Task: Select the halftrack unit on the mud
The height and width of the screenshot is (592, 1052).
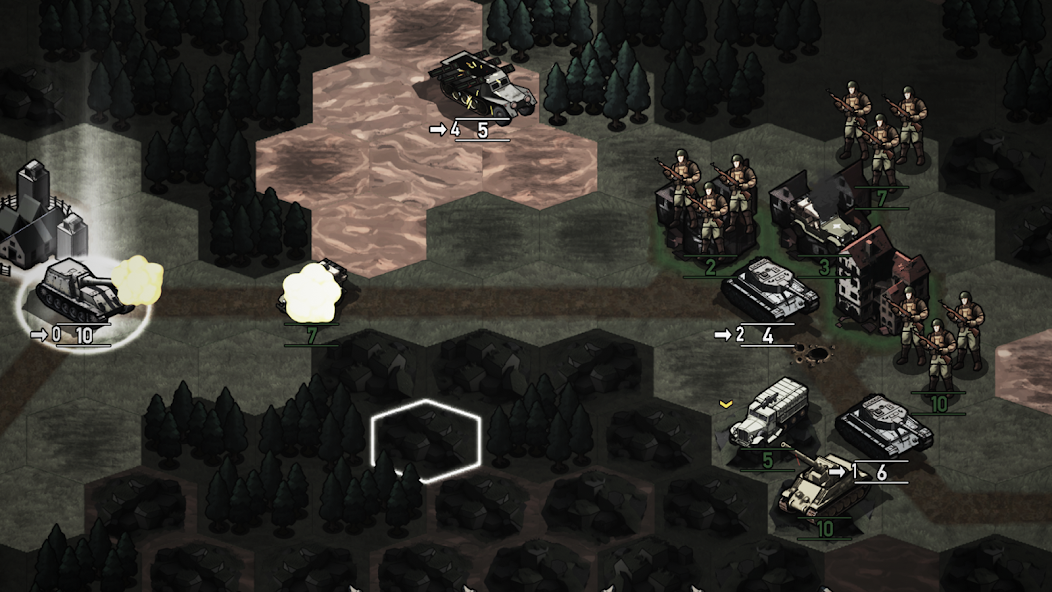Action: coord(484,86)
